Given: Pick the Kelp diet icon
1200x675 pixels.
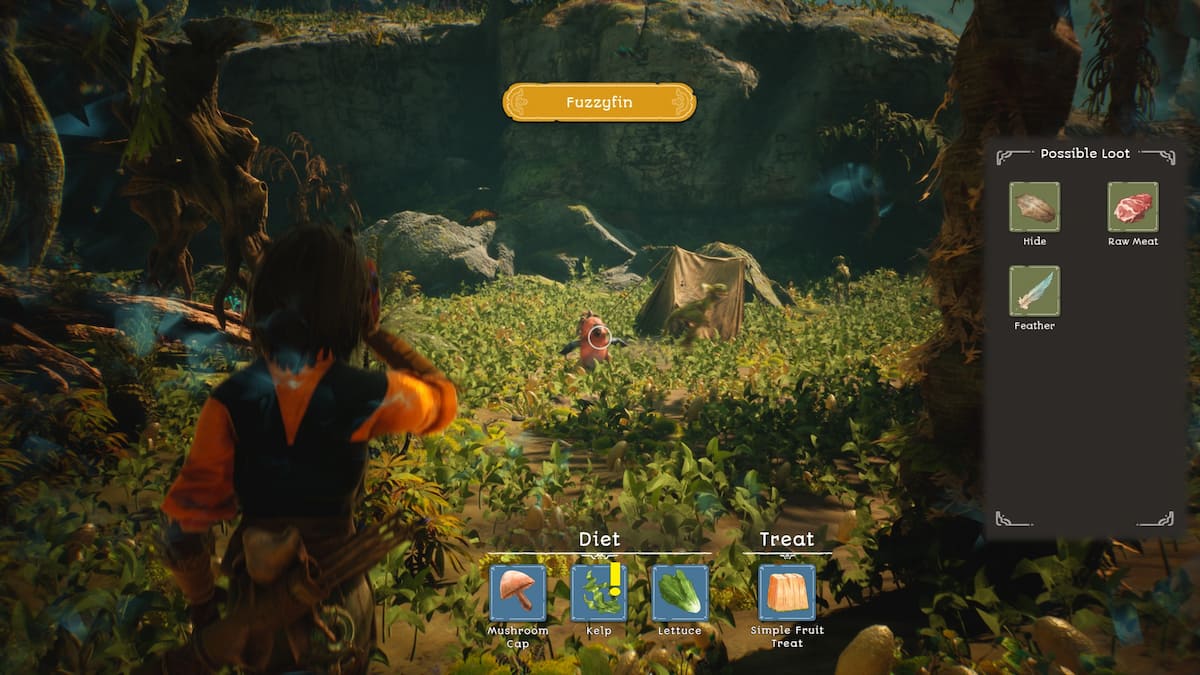Looking at the screenshot, I should pyautogui.click(x=599, y=593).
